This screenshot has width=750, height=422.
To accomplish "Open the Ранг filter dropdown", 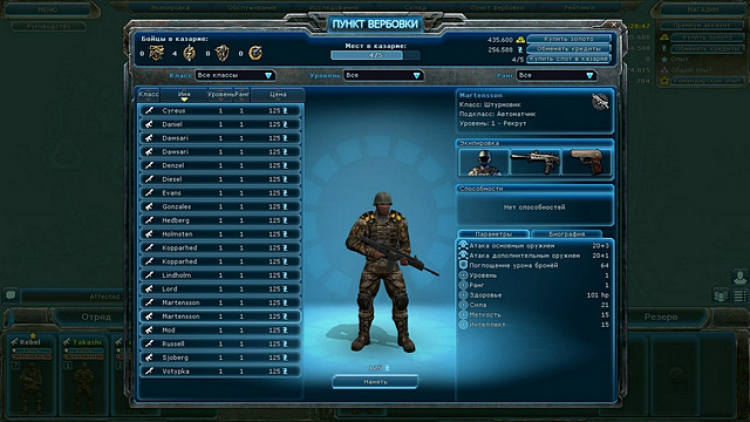I will click(x=555, y=75).
